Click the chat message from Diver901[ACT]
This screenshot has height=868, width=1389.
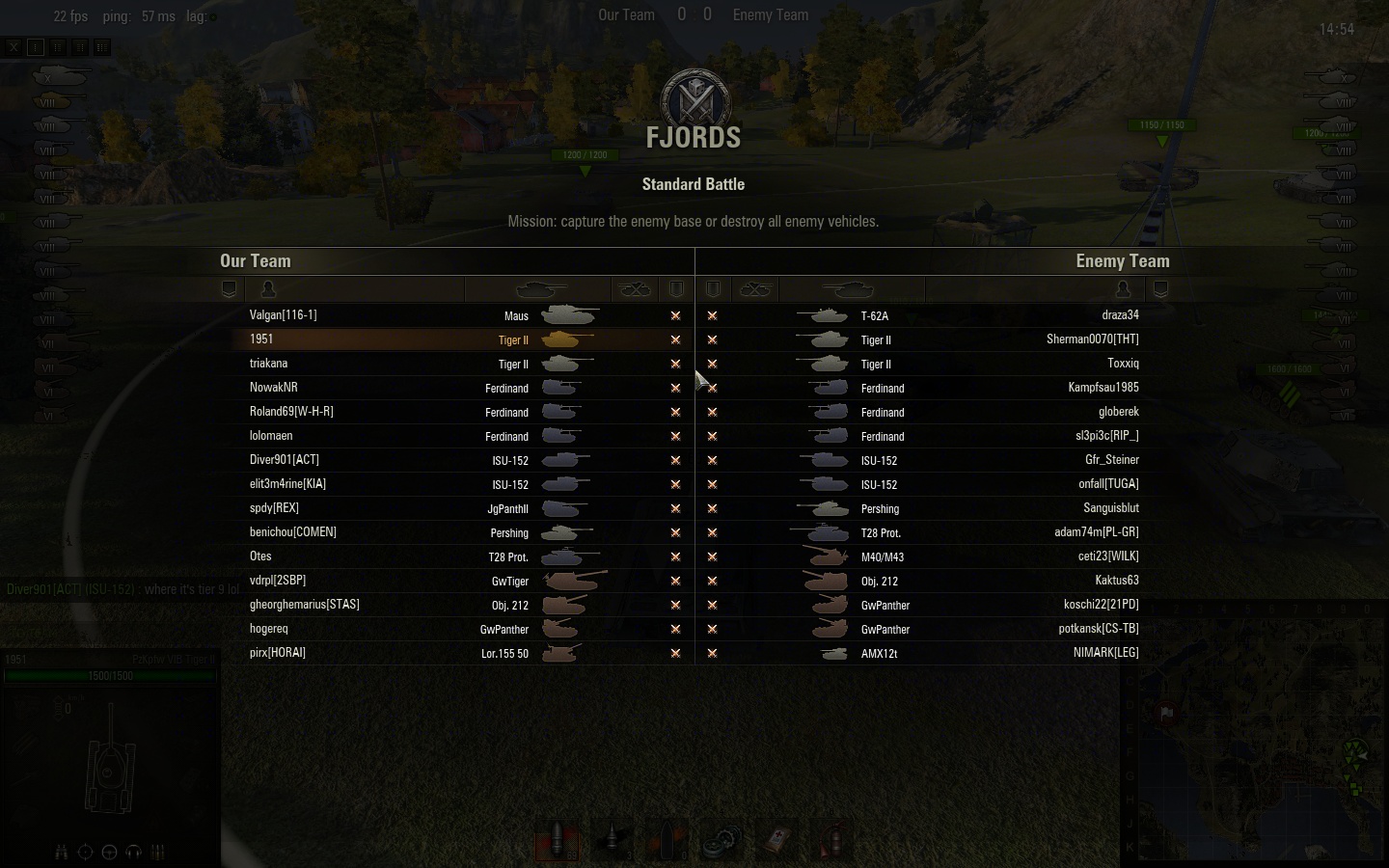coord(123,589)
